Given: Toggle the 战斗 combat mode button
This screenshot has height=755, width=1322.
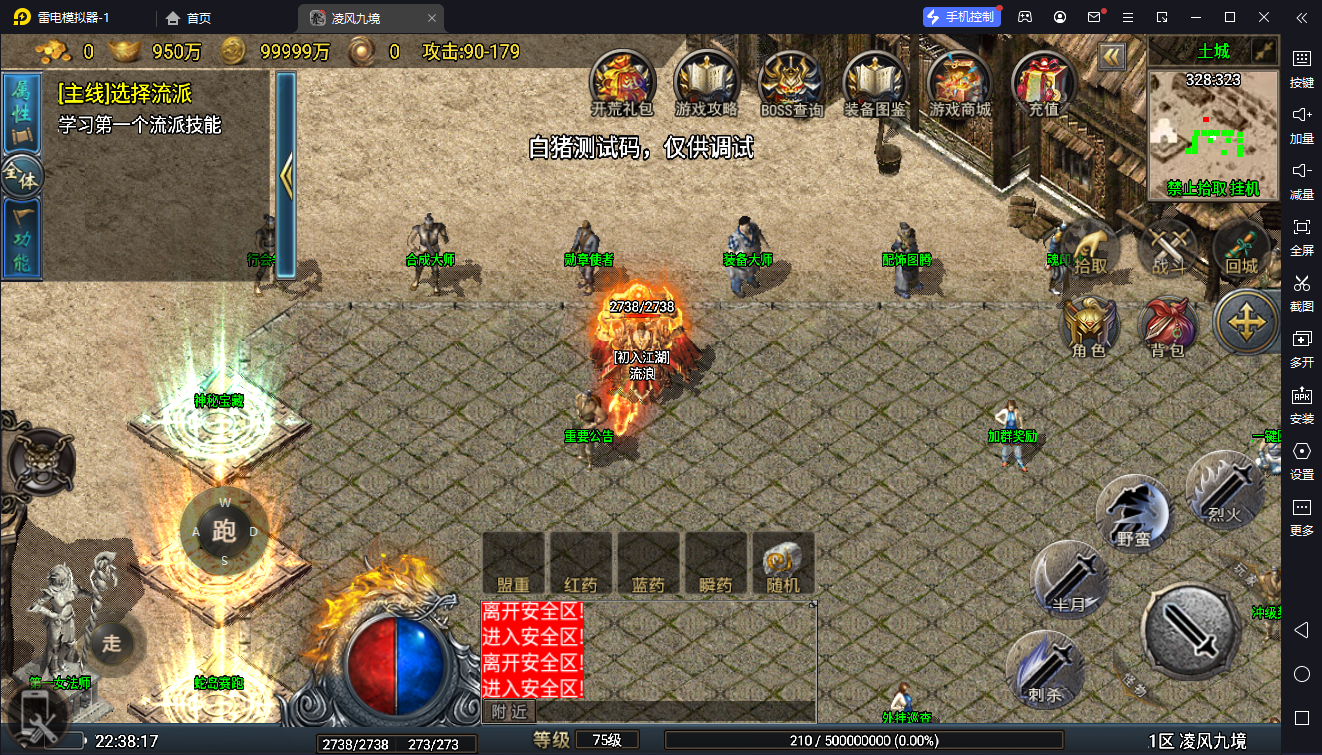Looking at the screenshot, I should coord(1168,250).
